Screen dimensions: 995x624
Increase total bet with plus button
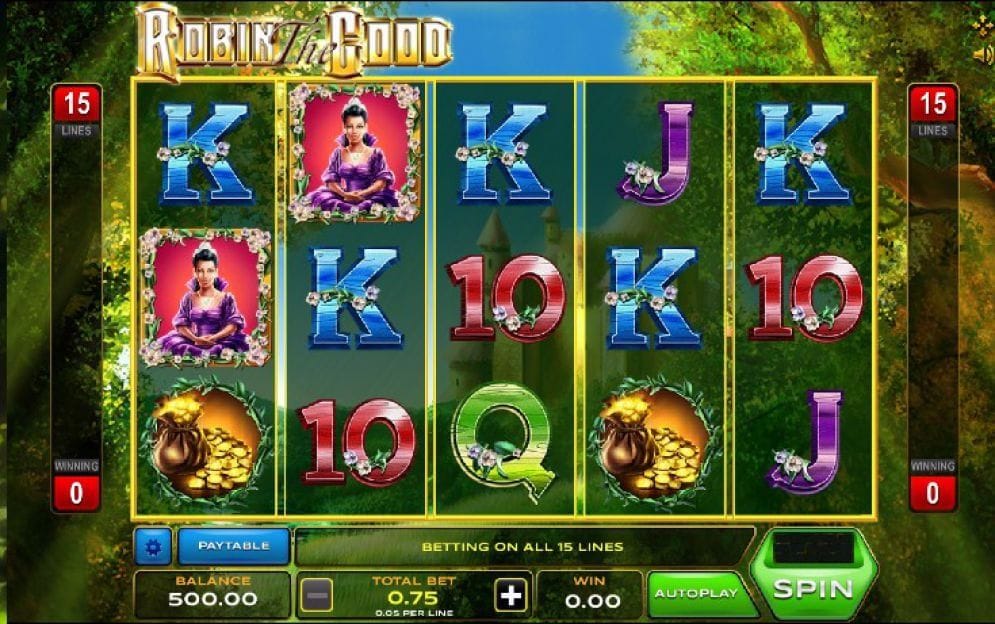(511, 596)
